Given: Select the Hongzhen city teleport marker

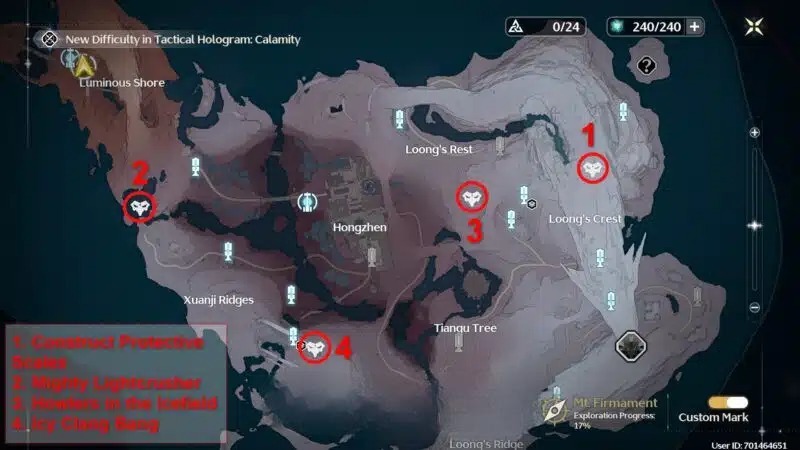Looking at the screenshot, I should coord(309,202).
